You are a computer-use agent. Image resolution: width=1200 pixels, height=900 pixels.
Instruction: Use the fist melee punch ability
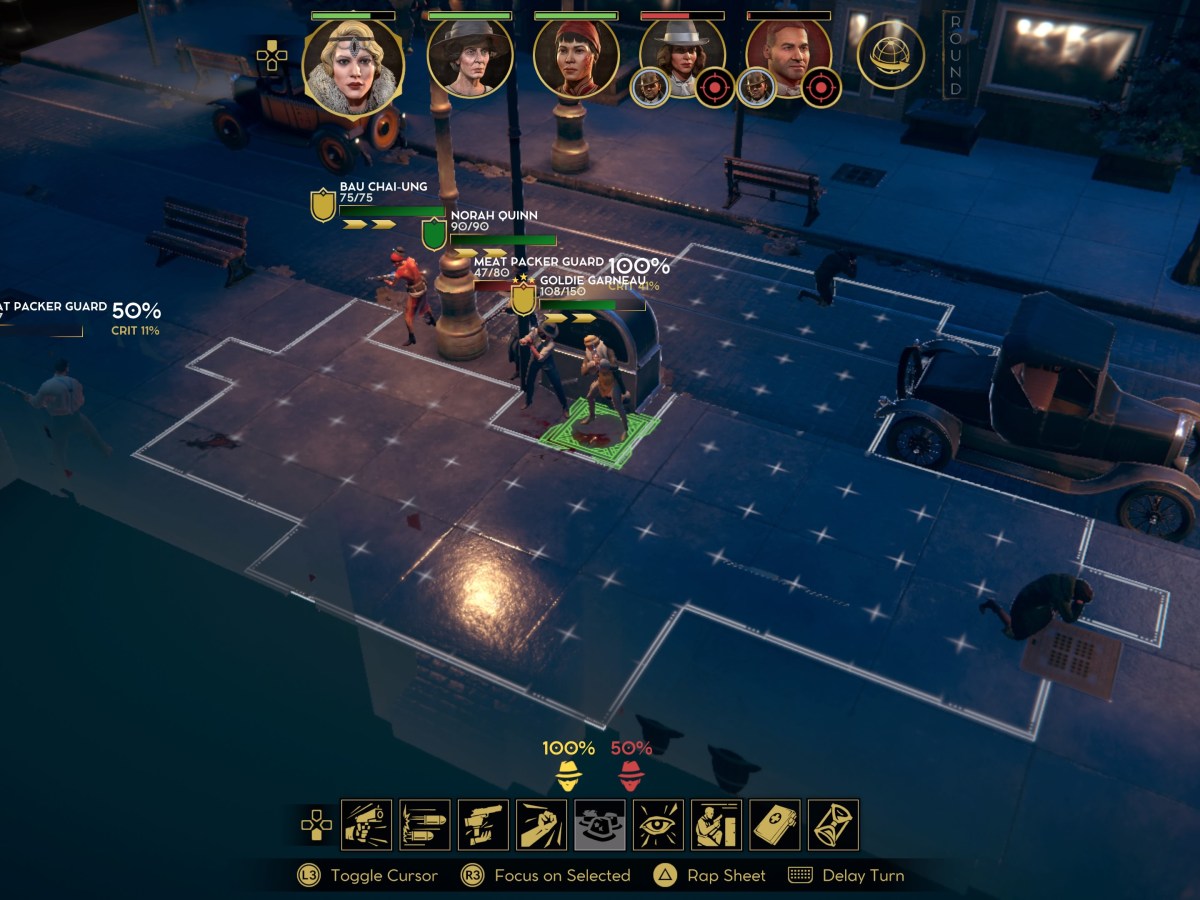click(542, 825)
